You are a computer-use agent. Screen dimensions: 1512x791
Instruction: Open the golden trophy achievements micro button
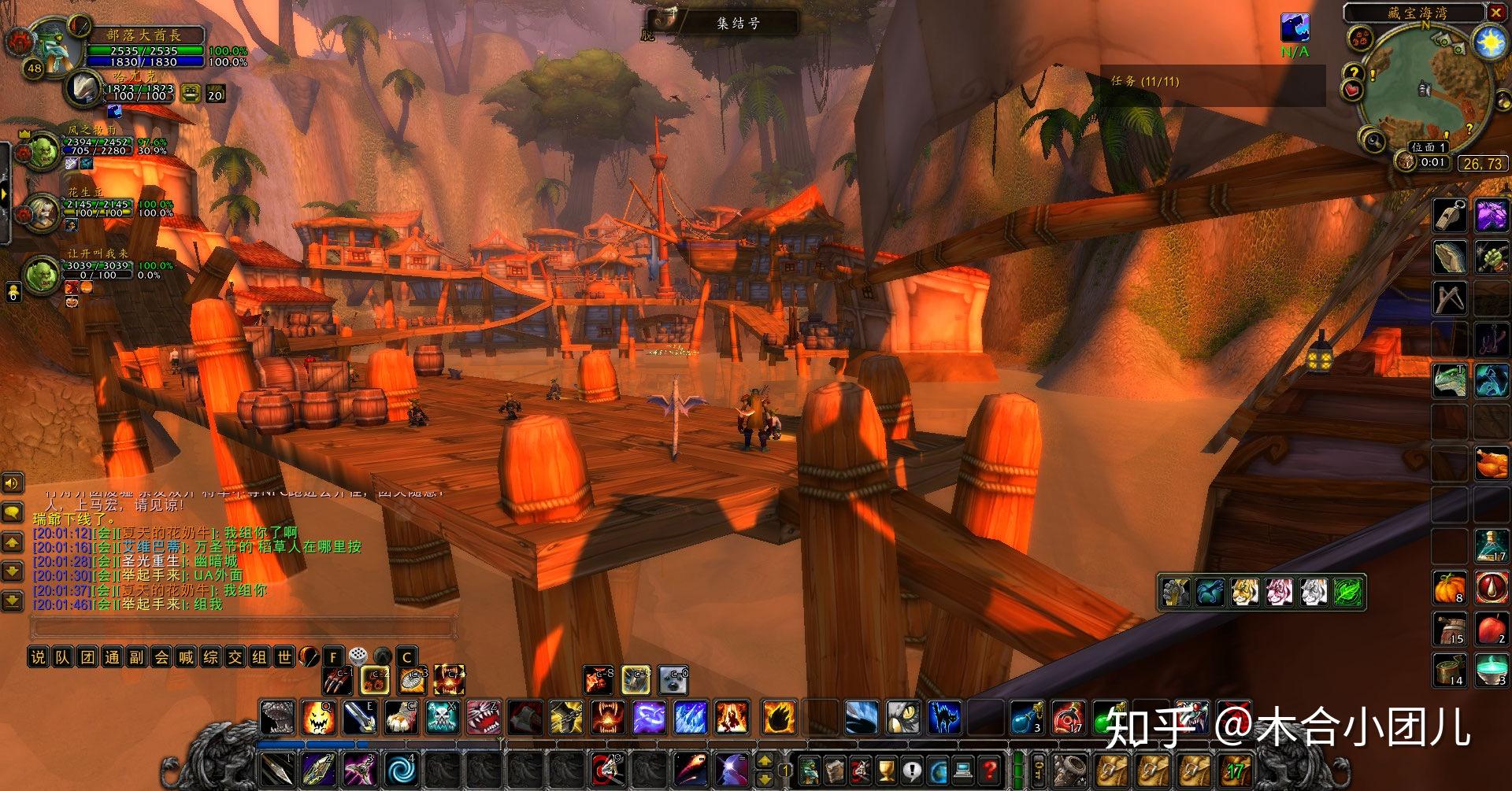(x=886, y=769)
